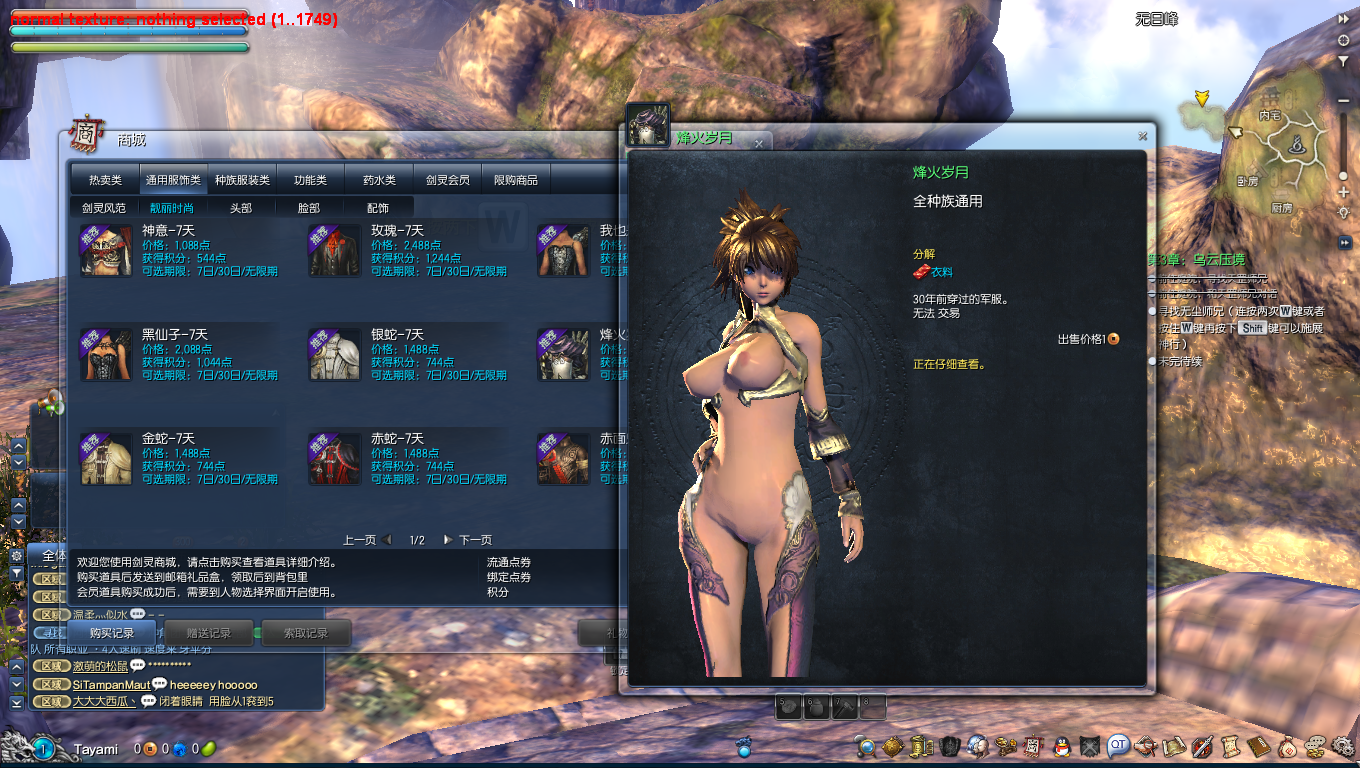Choose the 玫瑰-7天 costume item
The height and width of the screenshot is (768, 1360).
pyautogui.click(x=334, y=250)
